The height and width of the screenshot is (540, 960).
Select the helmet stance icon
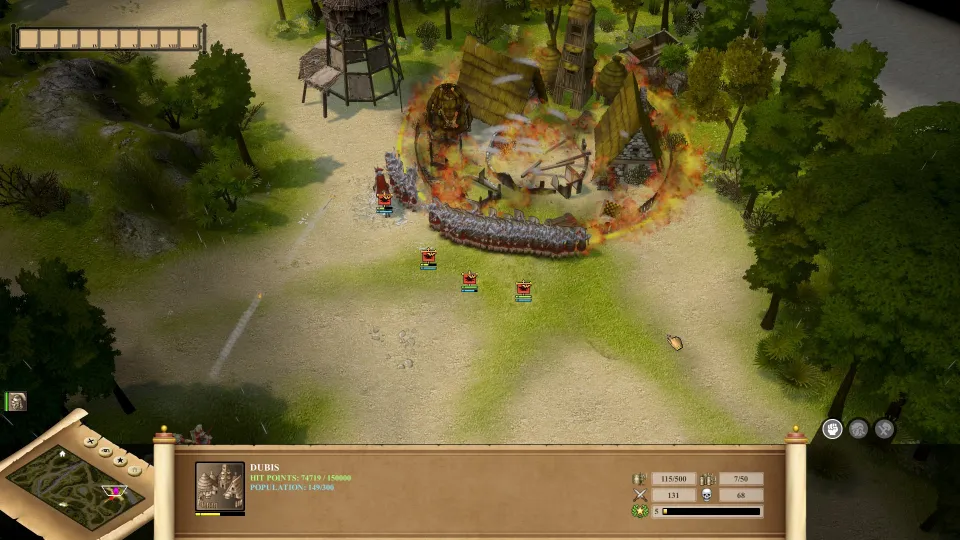tap(858, 429)
